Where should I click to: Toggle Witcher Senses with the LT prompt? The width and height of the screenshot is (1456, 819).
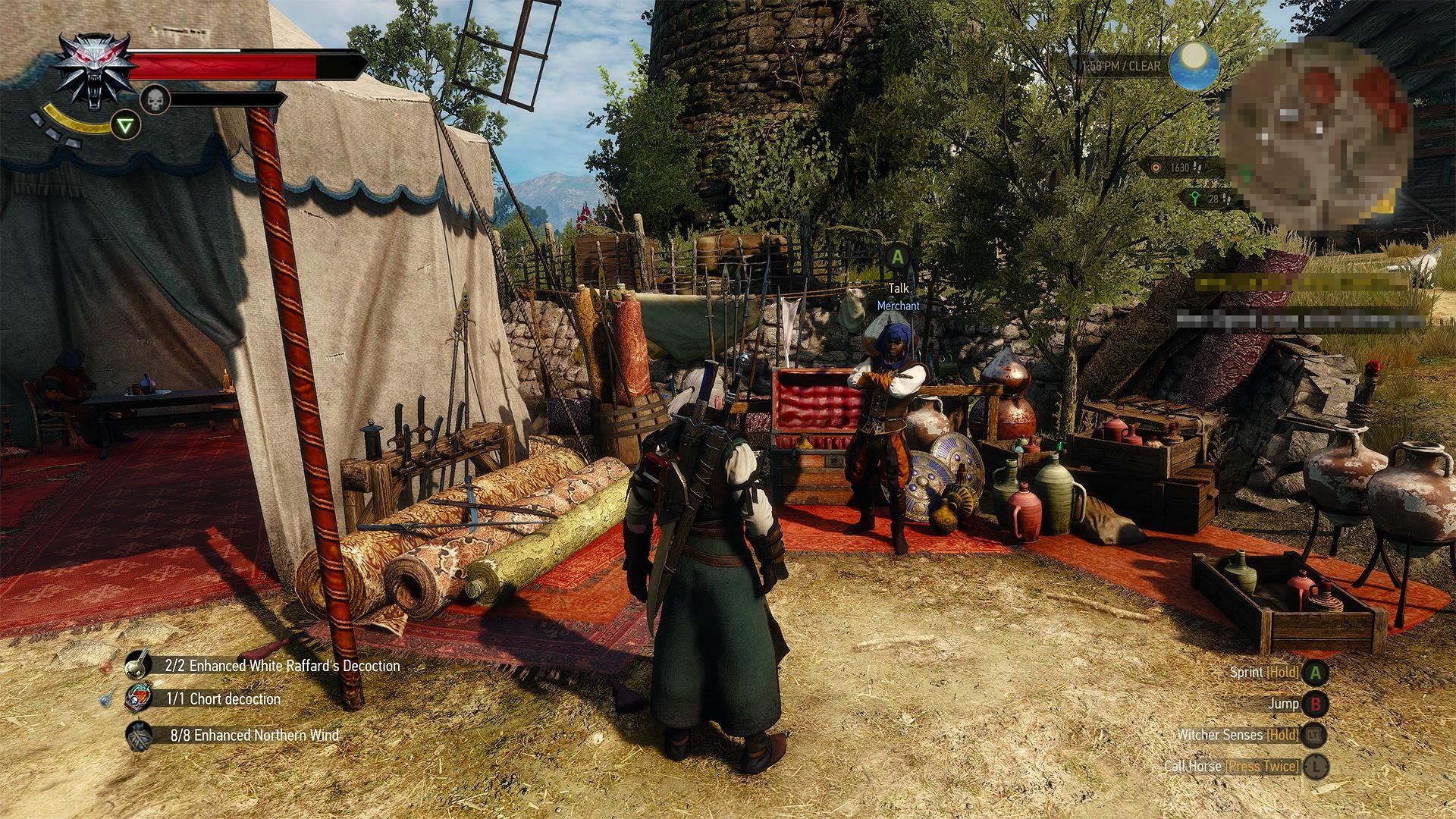1312,735
